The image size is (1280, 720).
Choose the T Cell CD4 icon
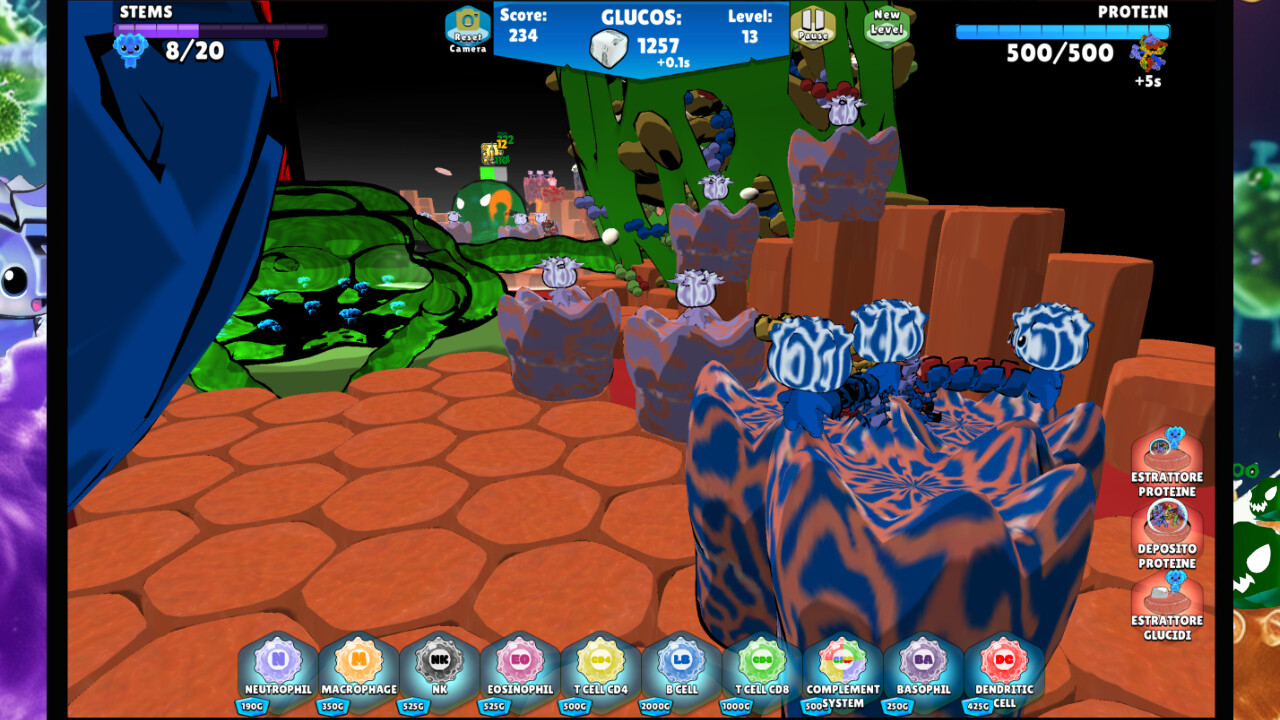click(599, 665)
